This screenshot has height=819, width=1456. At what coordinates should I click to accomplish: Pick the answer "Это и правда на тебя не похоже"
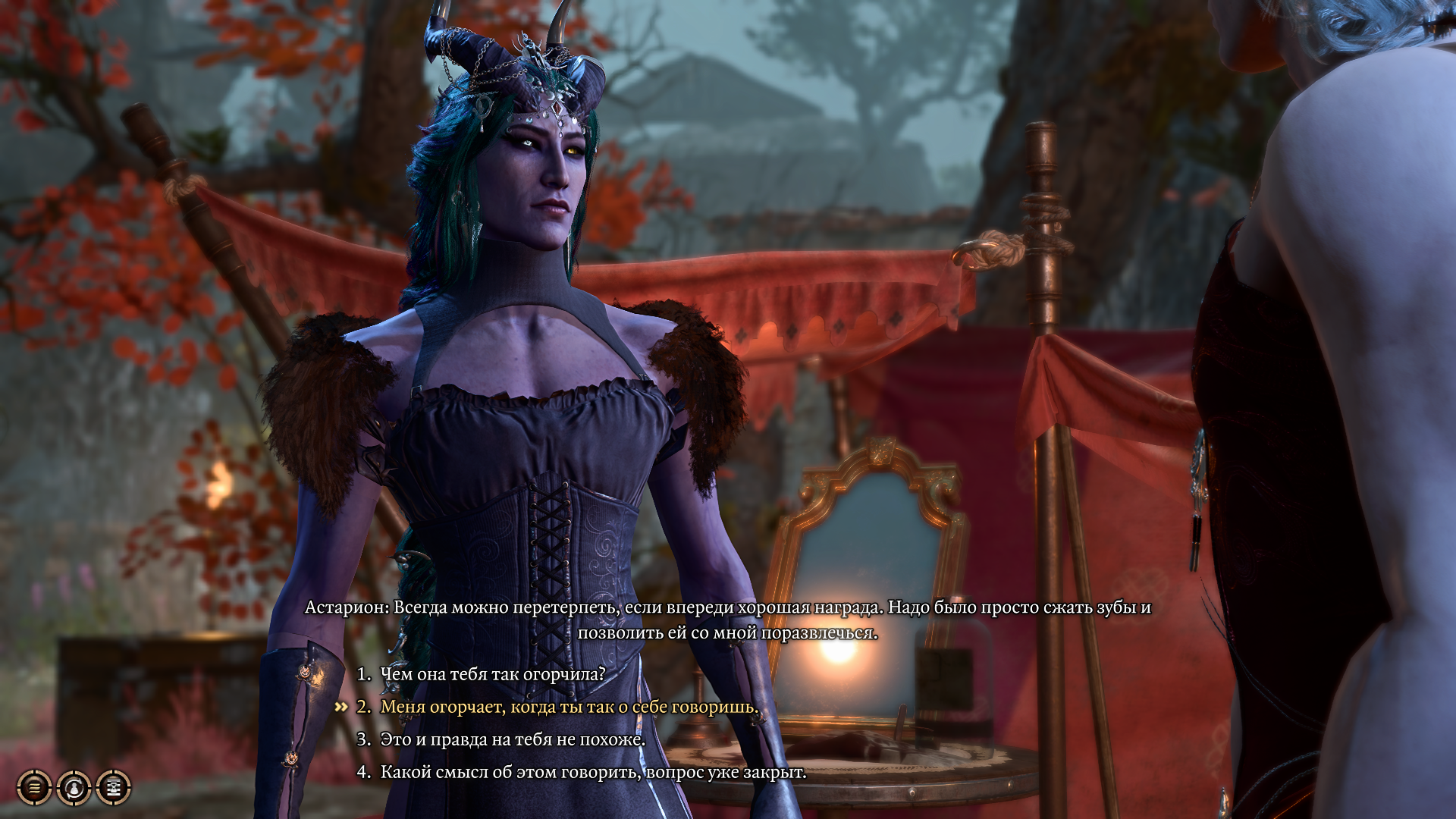coord(512,739)
